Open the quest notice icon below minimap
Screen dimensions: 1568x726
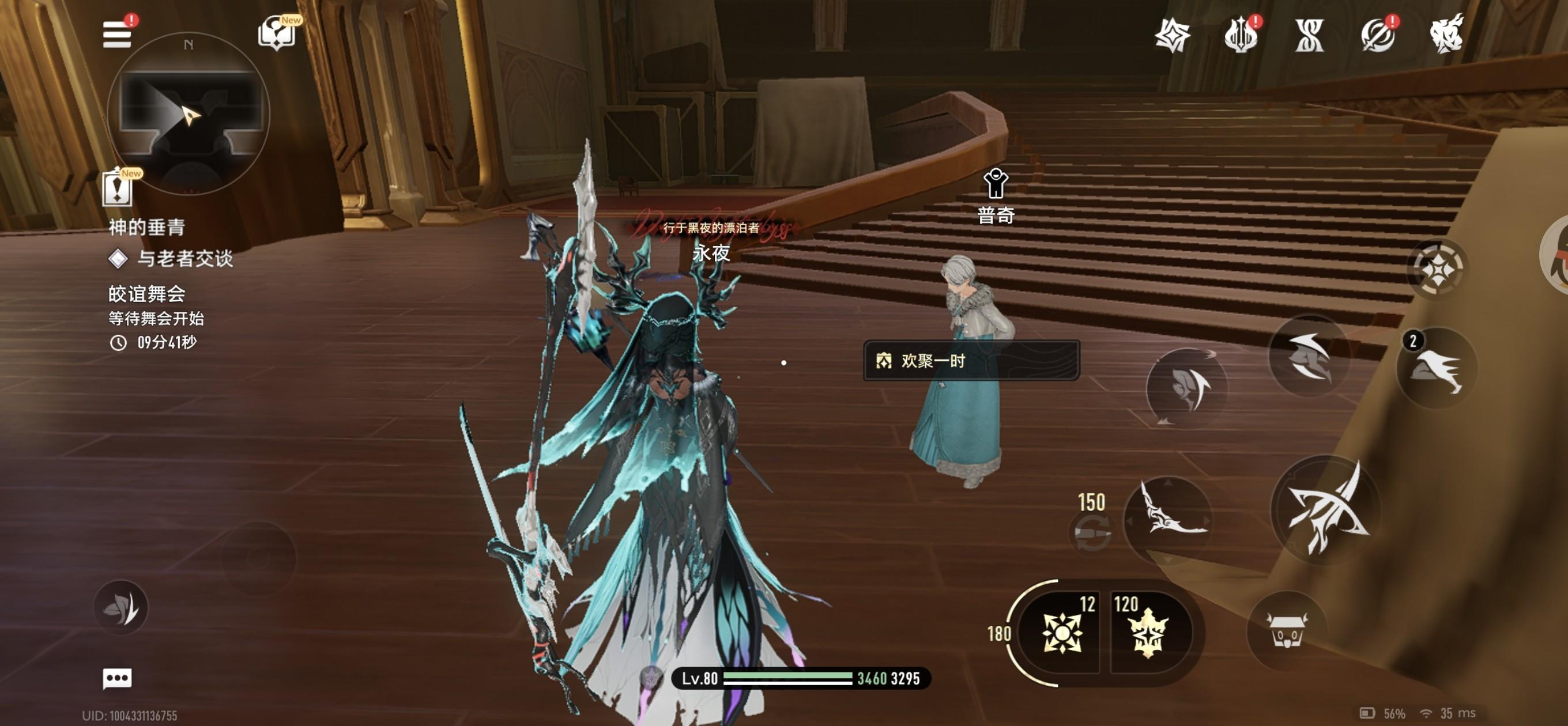(118, 188)
